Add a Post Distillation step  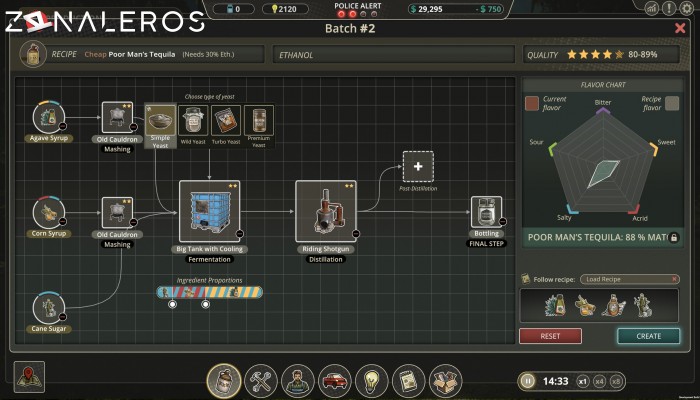tap(418, 166)
